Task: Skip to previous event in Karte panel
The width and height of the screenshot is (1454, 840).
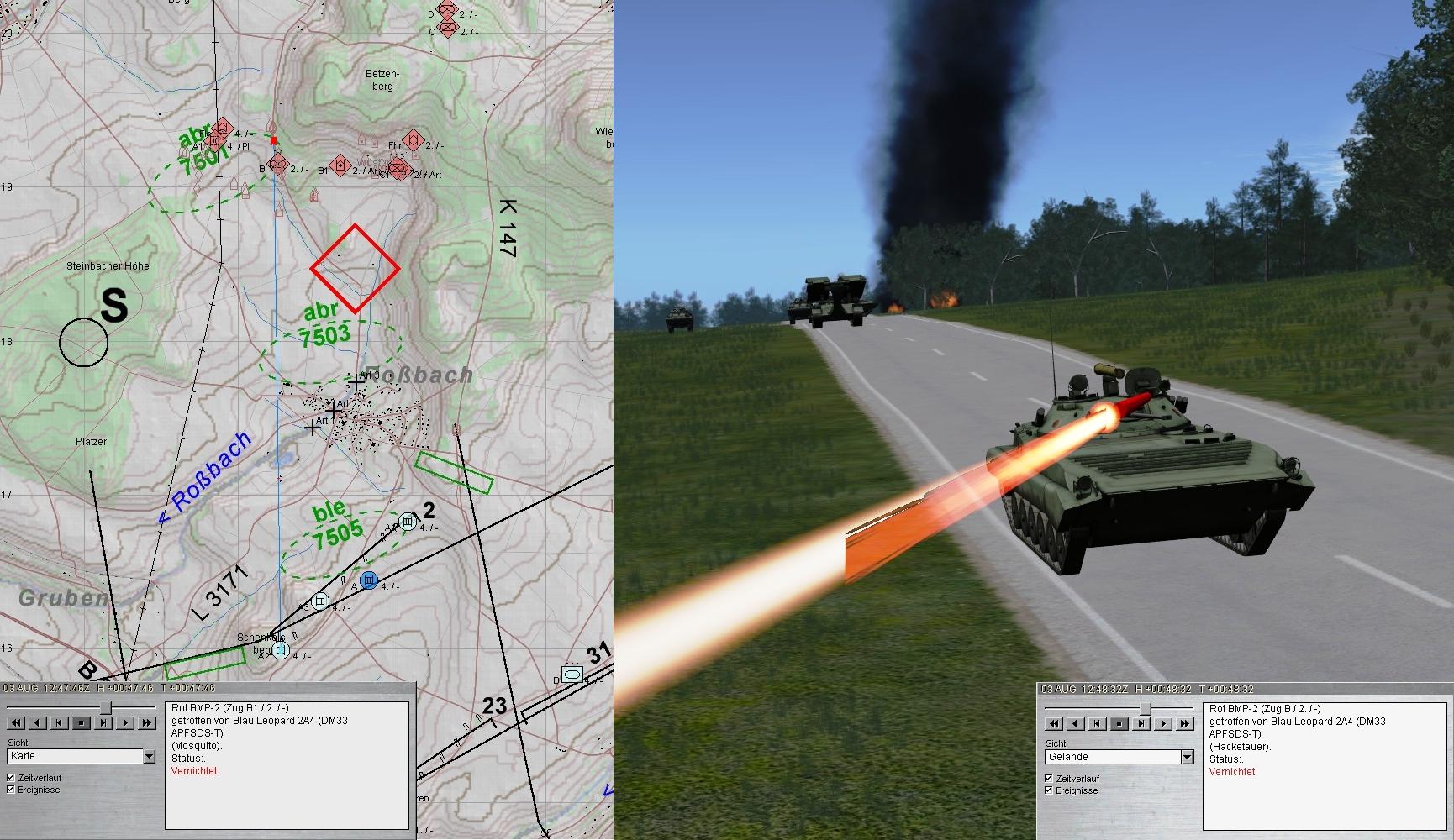Action: [60, 722]
